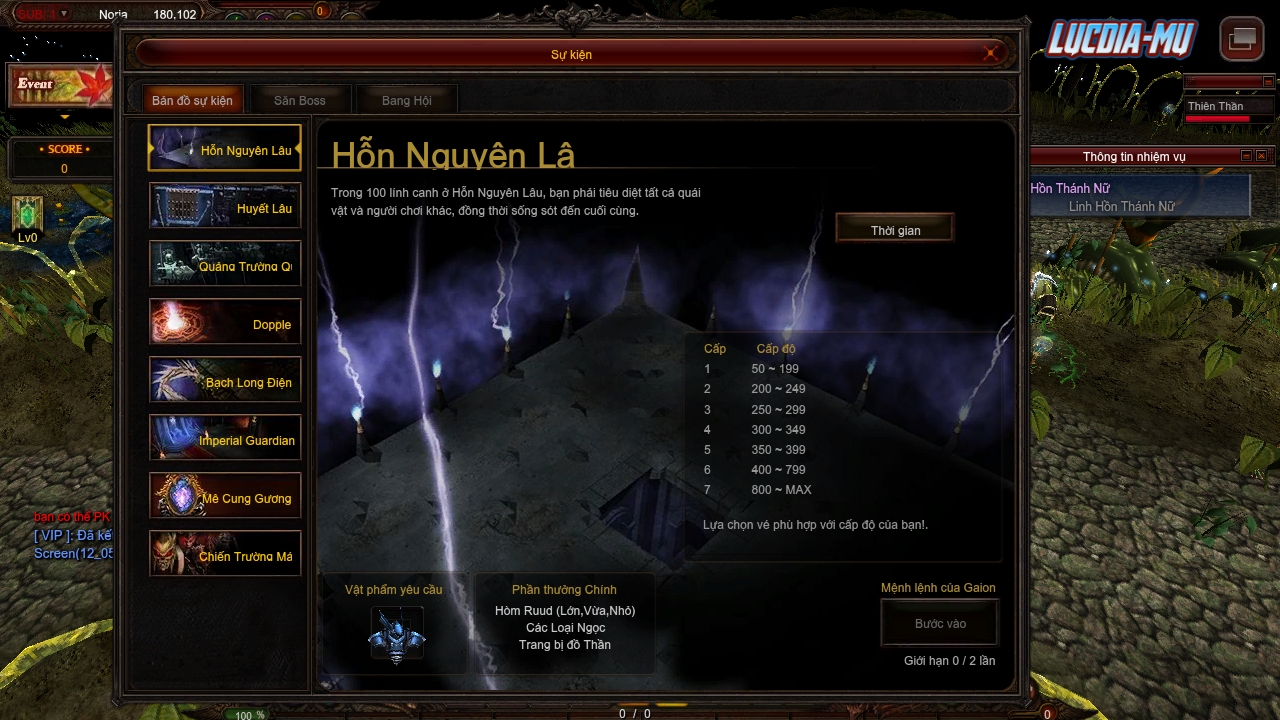Select the Dopple event icon

click(224, 322)
